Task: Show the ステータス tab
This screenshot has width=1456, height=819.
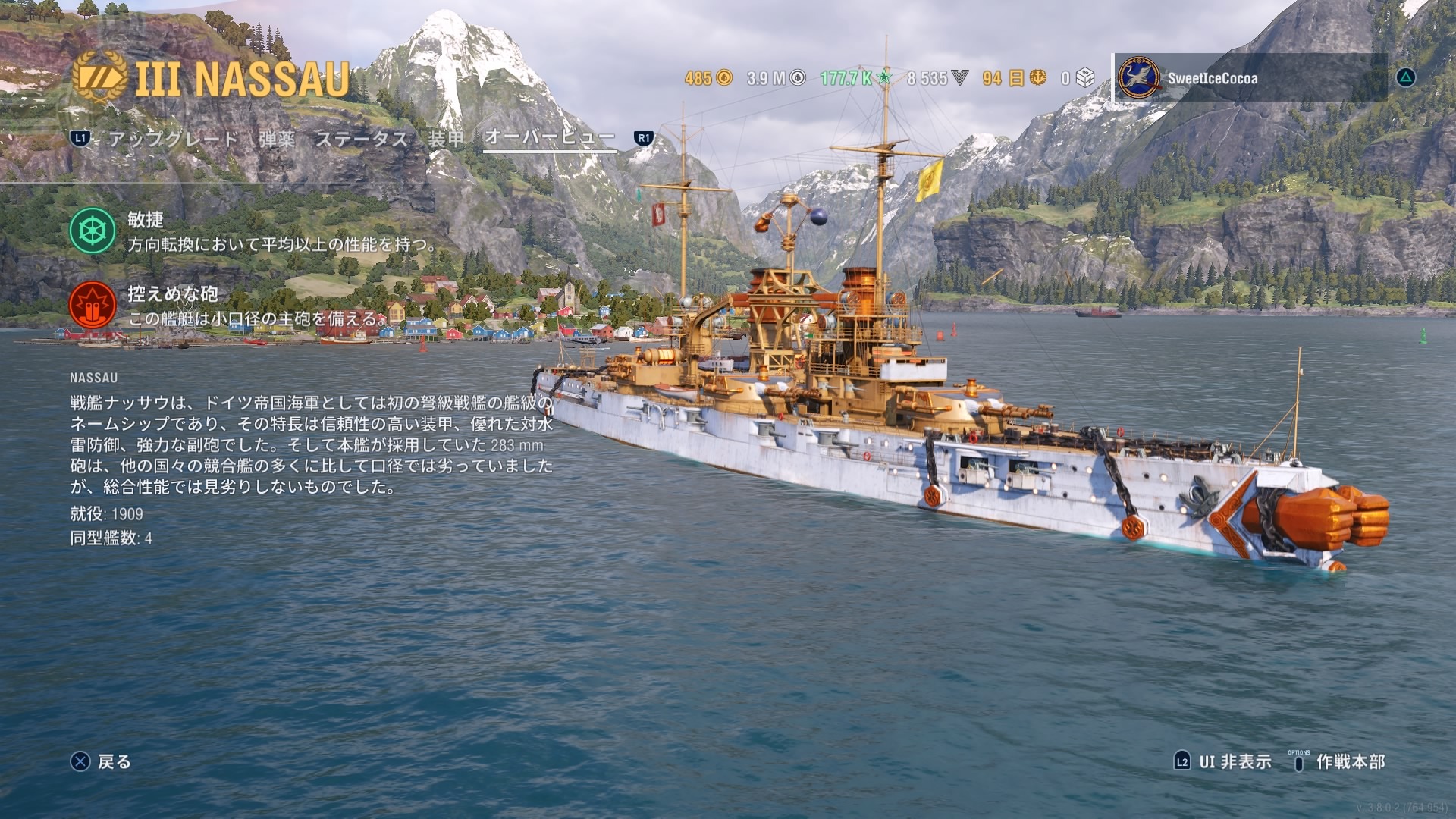Action: click(x=362, y=139)
